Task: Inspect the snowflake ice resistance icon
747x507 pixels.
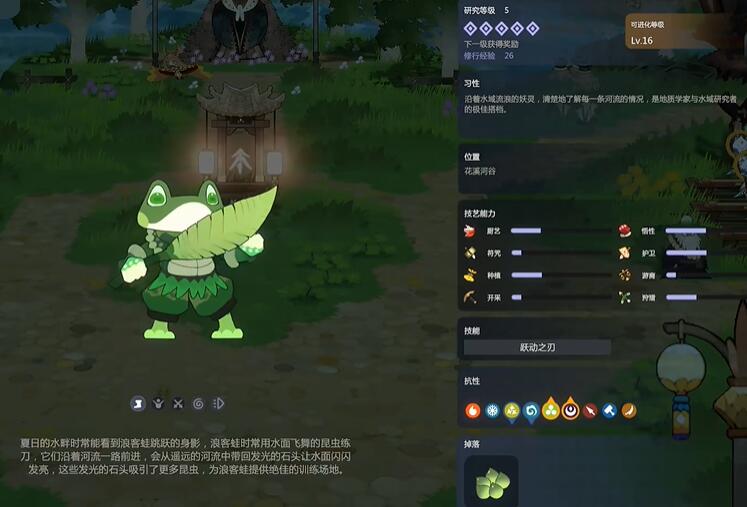Action: coord(492,410)
